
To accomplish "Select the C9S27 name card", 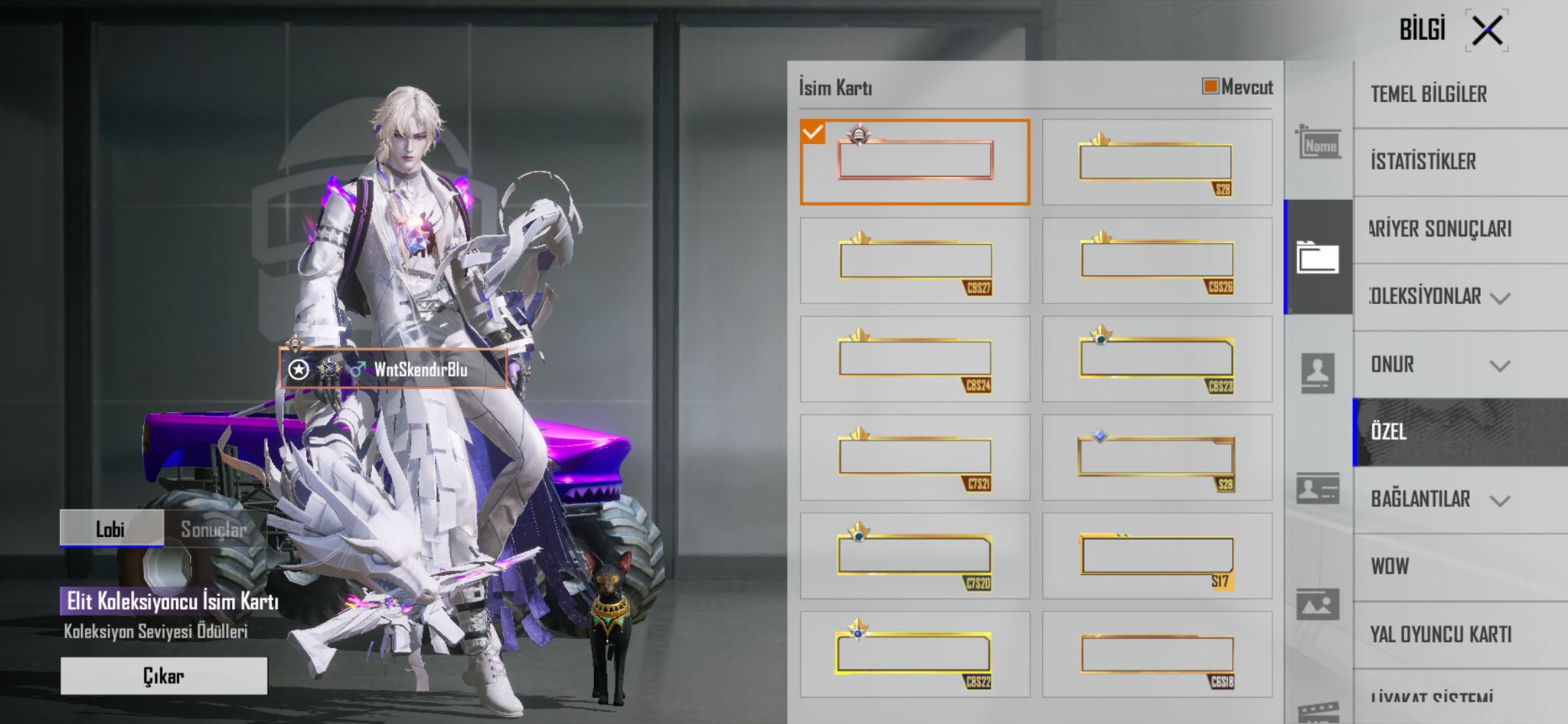I will (915, 260).
